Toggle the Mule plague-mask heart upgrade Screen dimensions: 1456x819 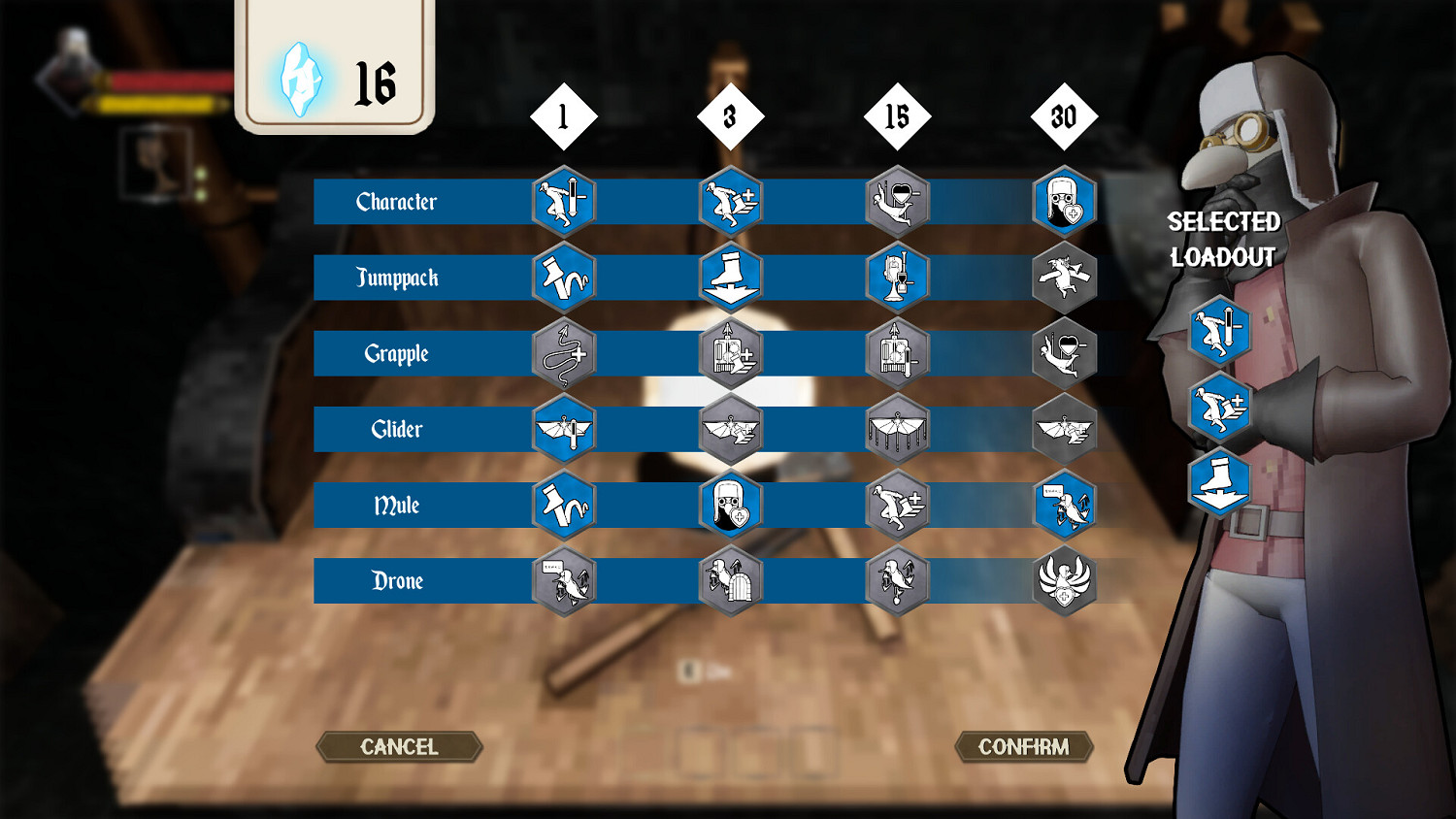[x=730, y=505]
